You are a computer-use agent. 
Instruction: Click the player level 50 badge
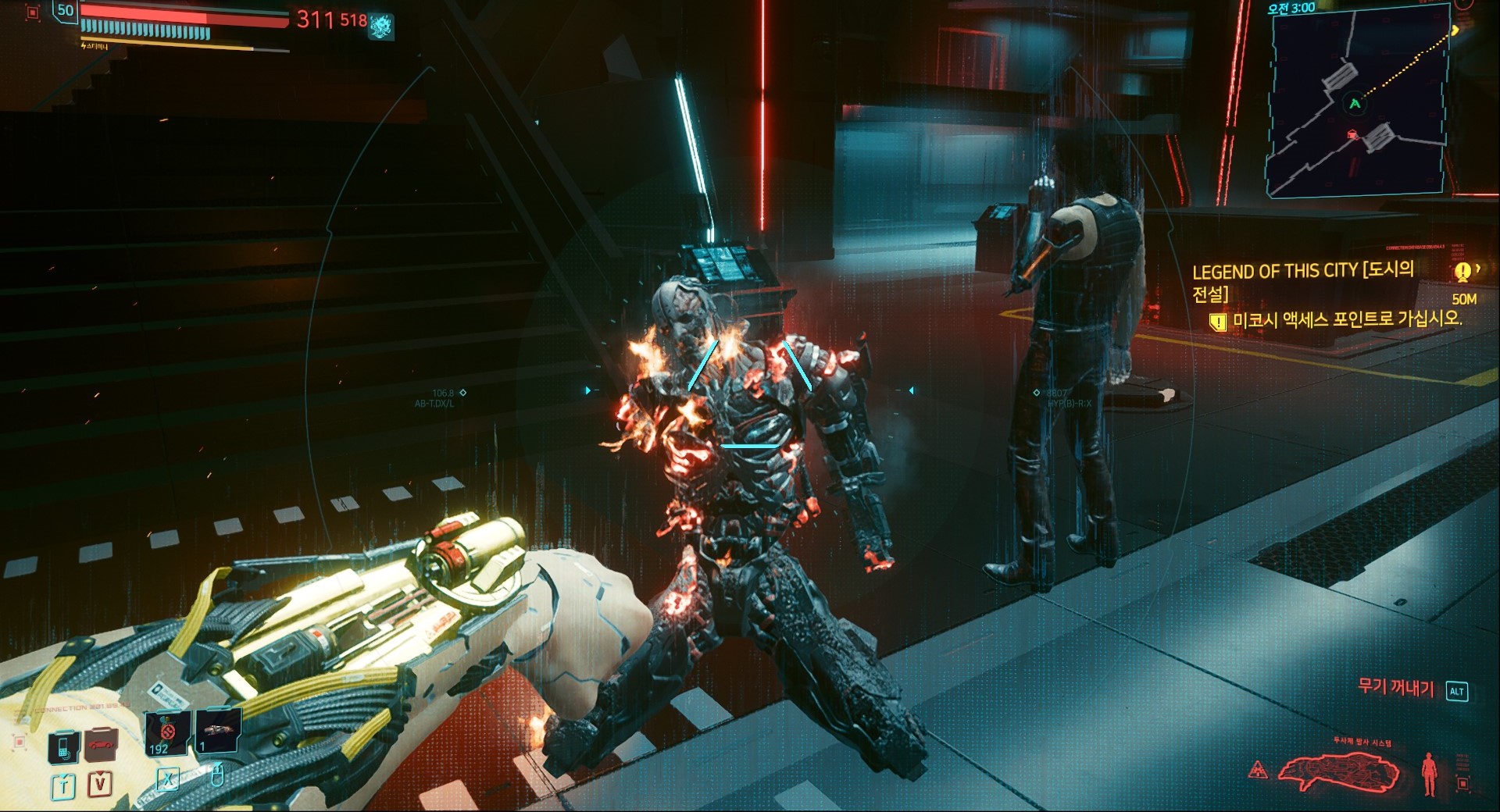click(x=66, y=11)
